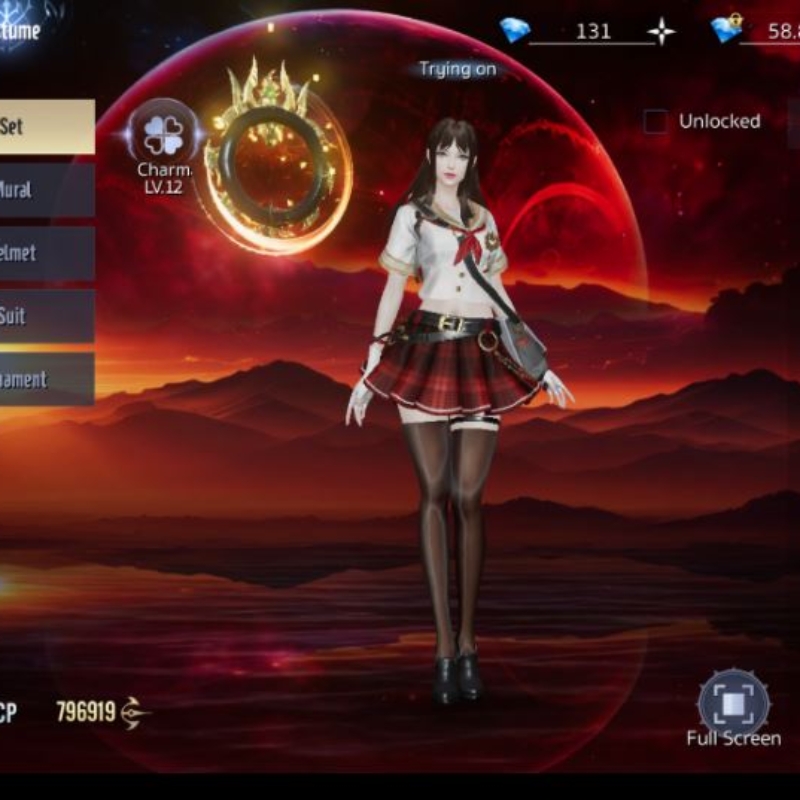Screen dimensions: 800x800
Task: Select the Helmet category tab
Action: [x=45, y=253]
